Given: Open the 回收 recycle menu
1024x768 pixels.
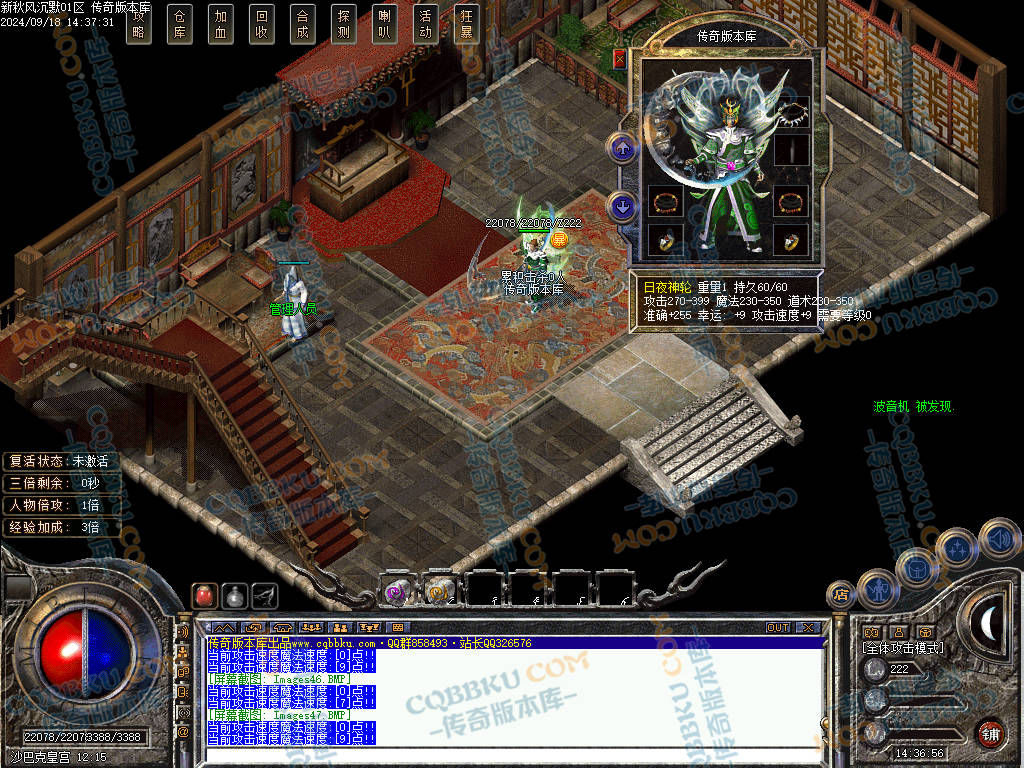Looking at the screenshot, I should (262, 24).
